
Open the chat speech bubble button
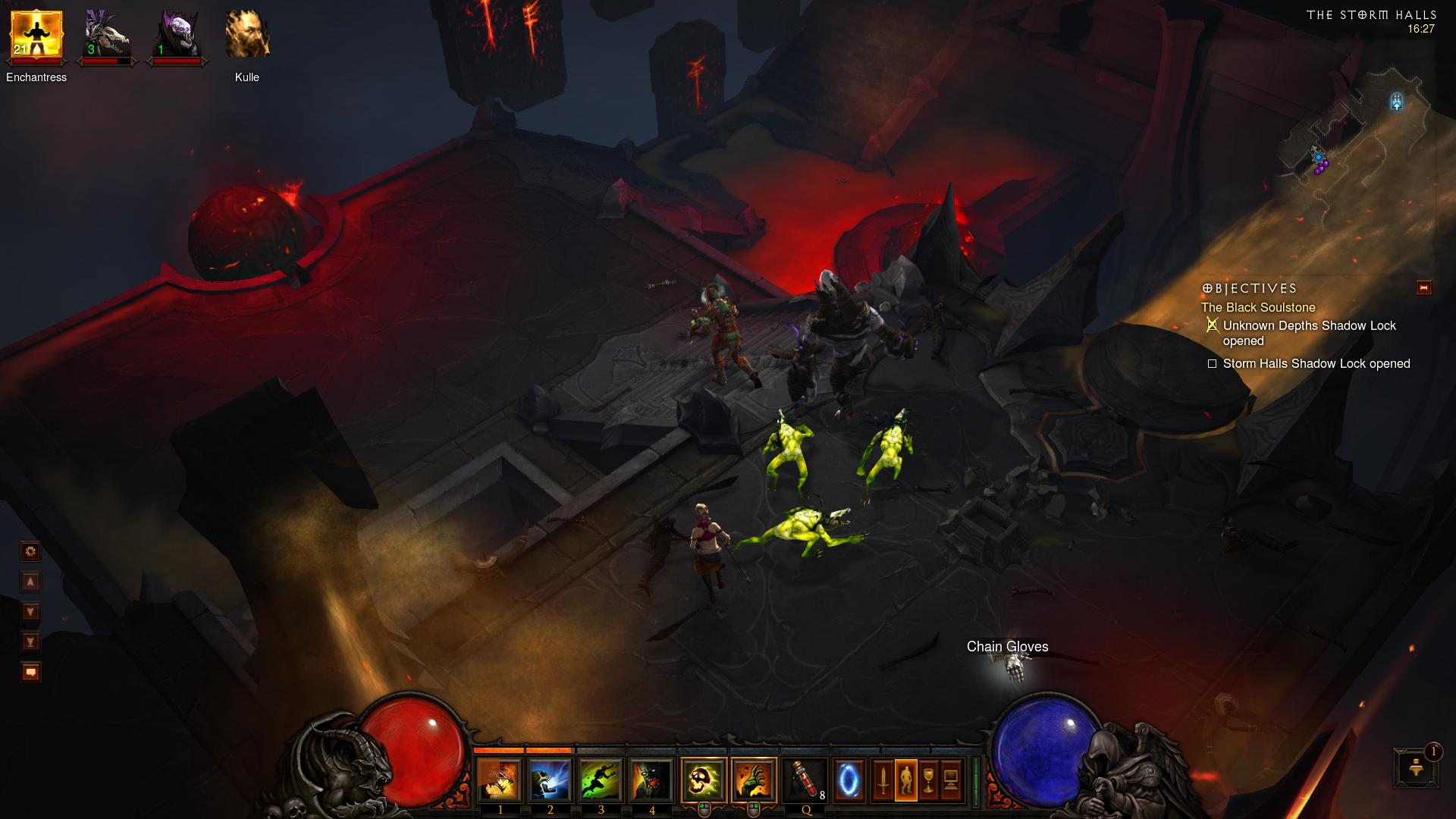pyautogui.click(x=31, y=672)
